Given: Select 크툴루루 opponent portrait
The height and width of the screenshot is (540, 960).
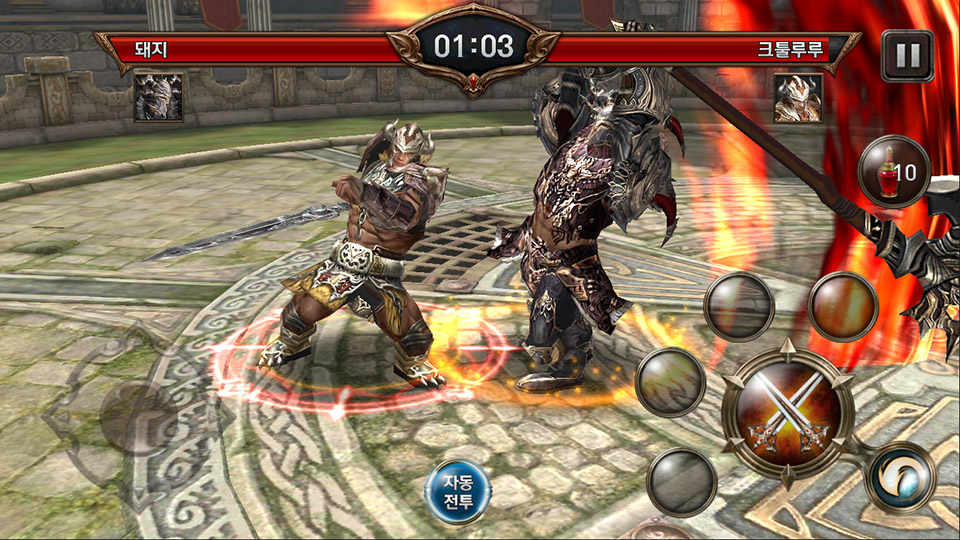Looking at the screenshot, I should click(797, 98).
